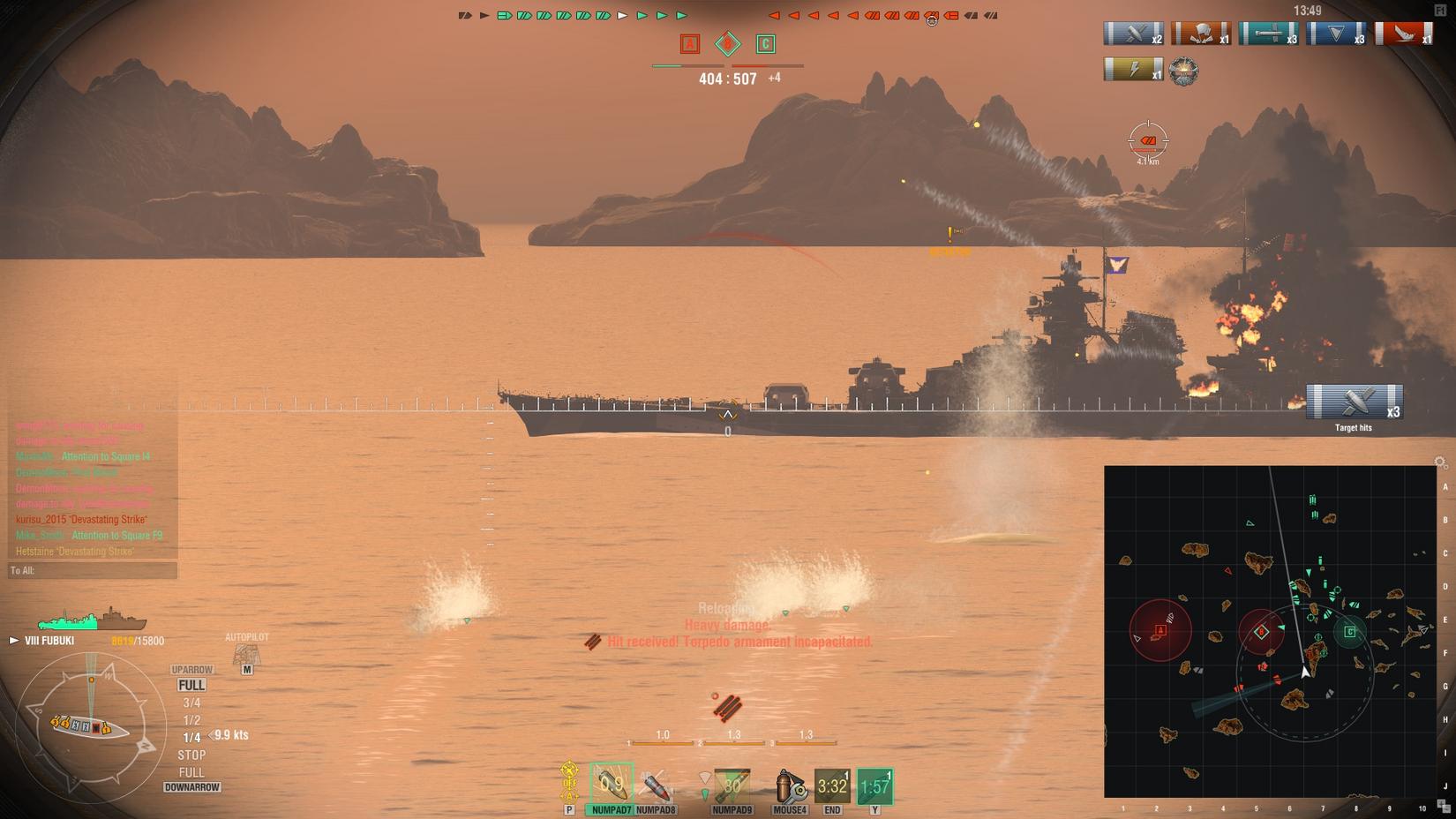The image size is (1456, 819).
Task: Click the To All chat input box
Action: (x=93, y=571)
